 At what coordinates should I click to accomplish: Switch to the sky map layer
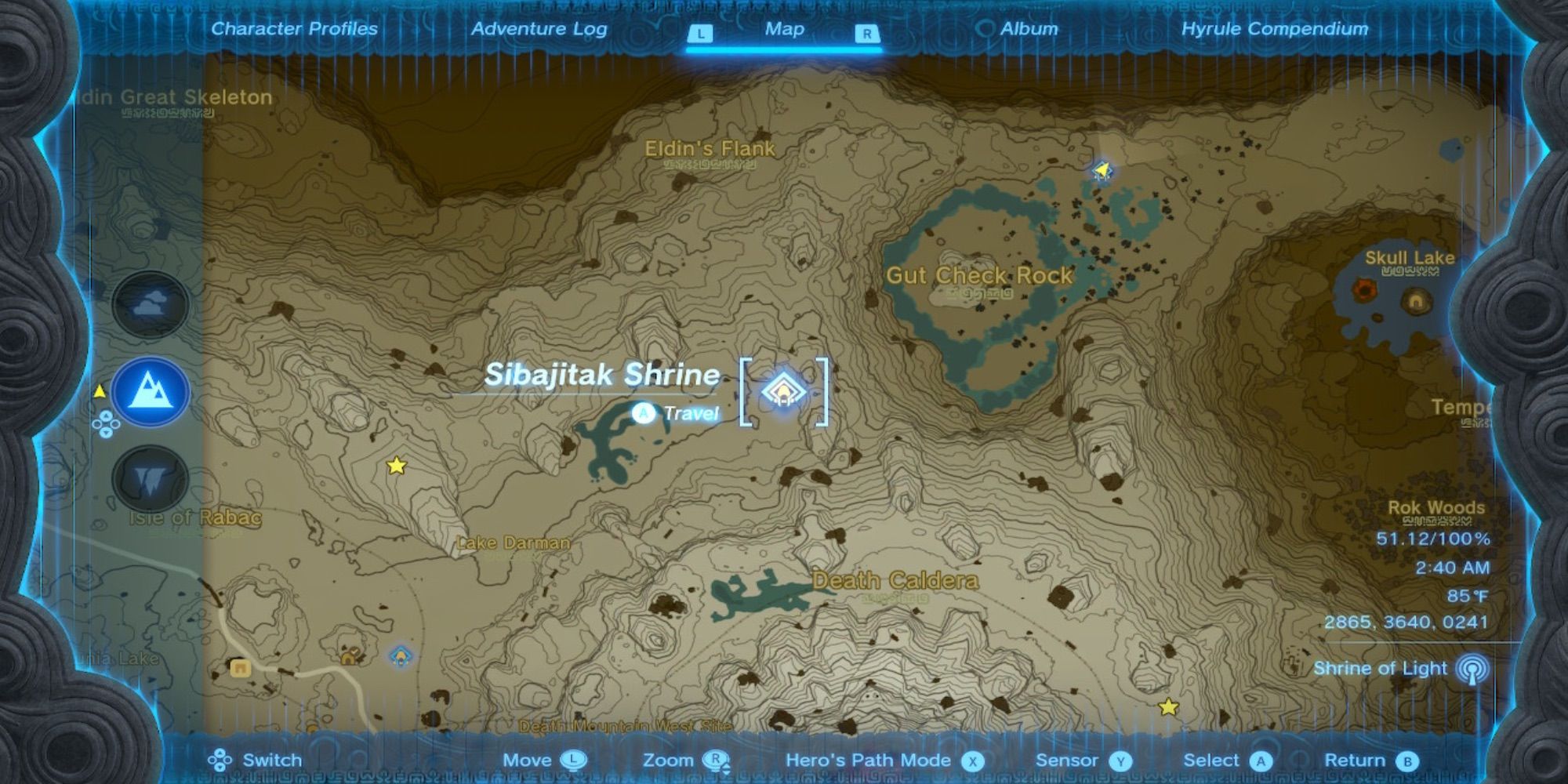click(x=151, y=304)
